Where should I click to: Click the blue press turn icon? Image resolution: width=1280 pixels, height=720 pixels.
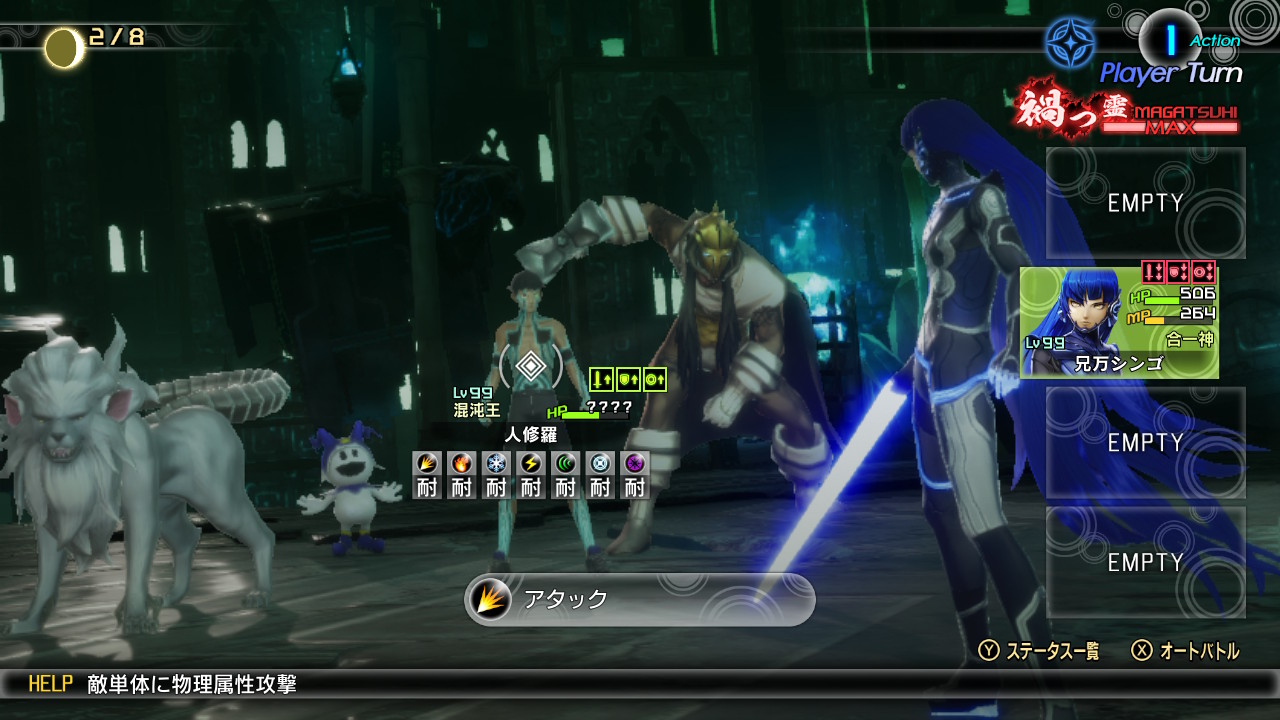coord(1069,43)
